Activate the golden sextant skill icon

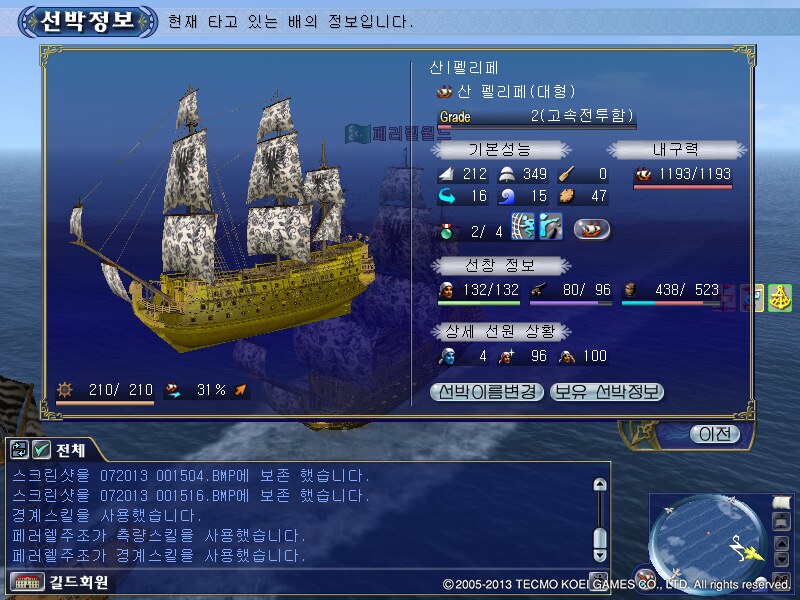[780, 298]
